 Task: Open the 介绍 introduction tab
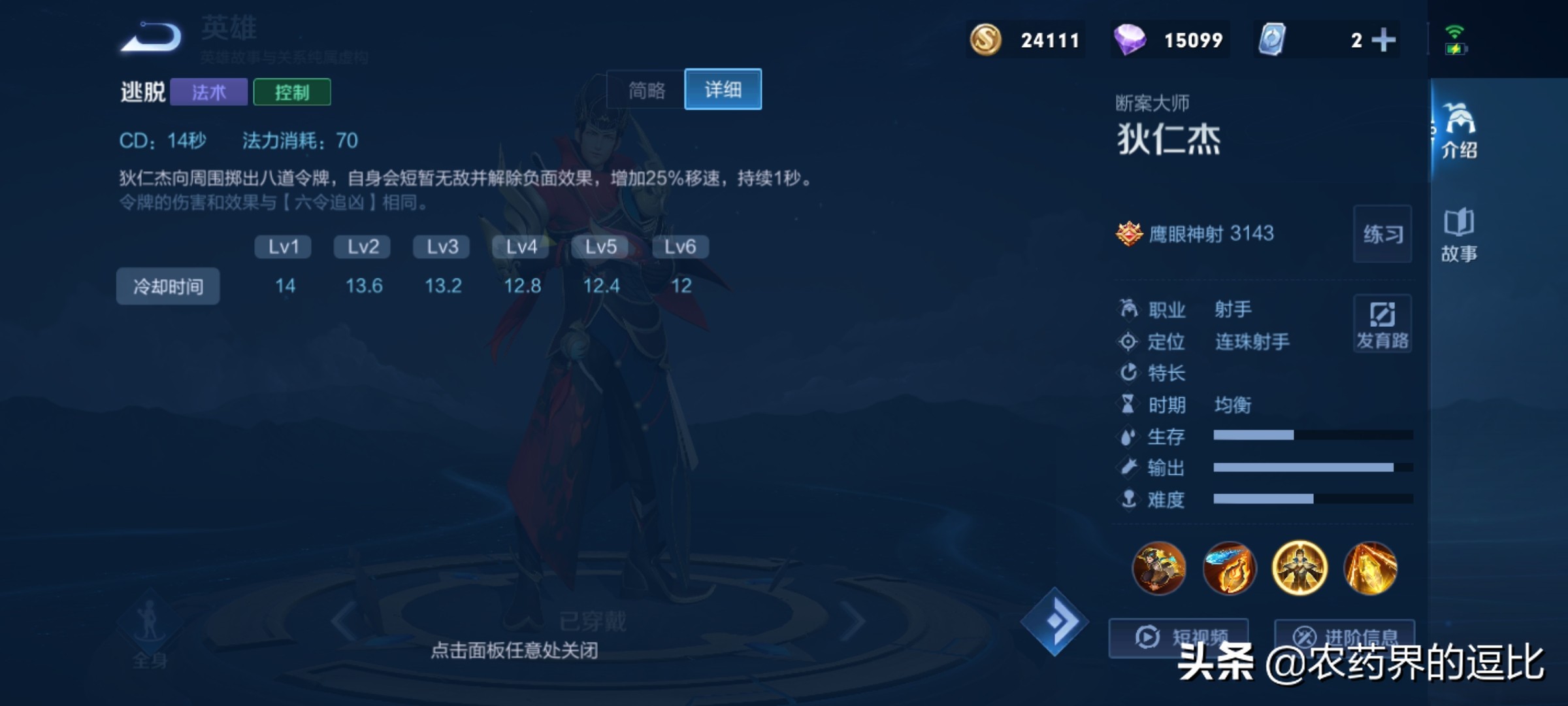point(1459,130)
